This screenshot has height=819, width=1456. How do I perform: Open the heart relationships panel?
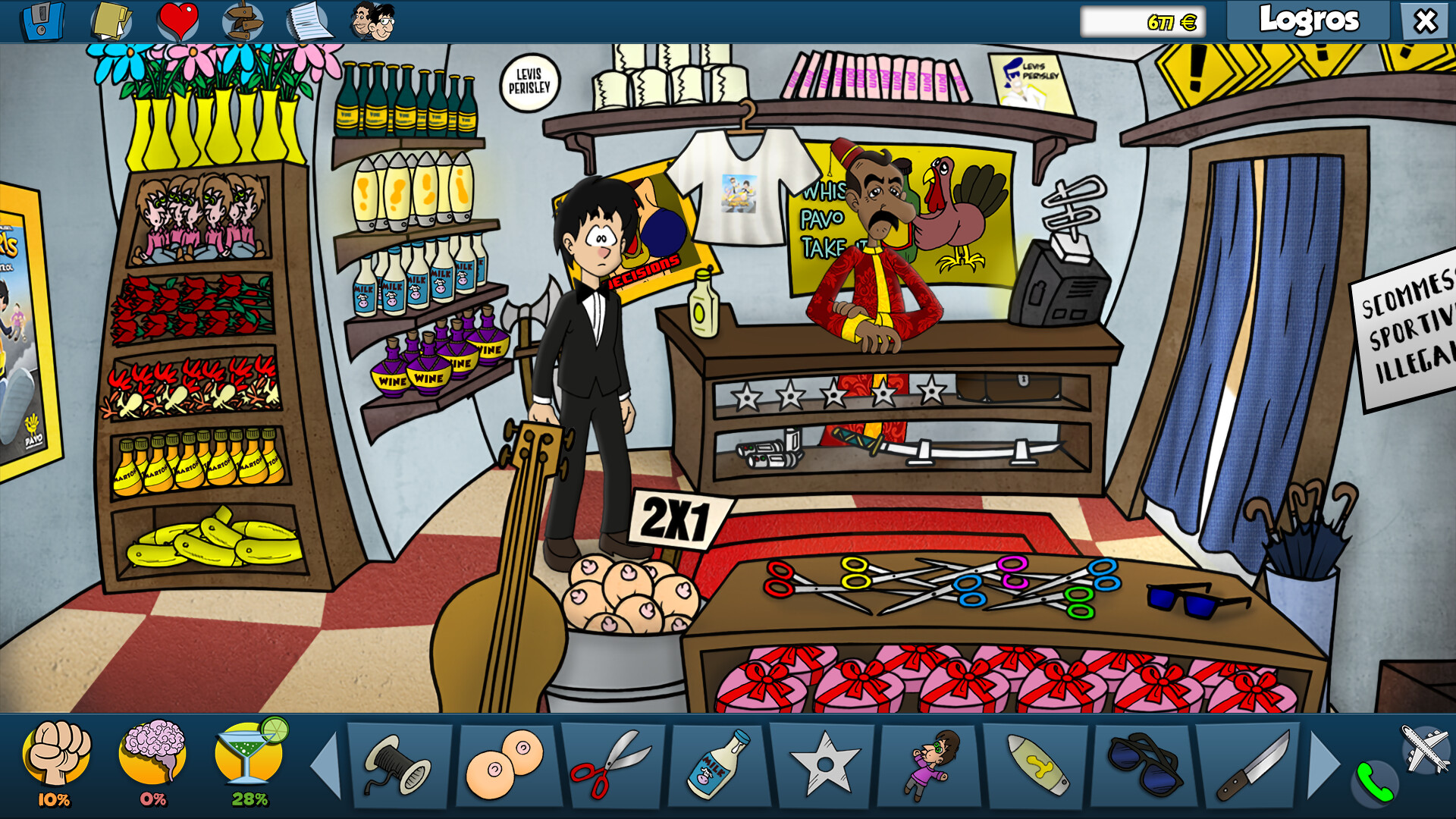click(177, 20)
